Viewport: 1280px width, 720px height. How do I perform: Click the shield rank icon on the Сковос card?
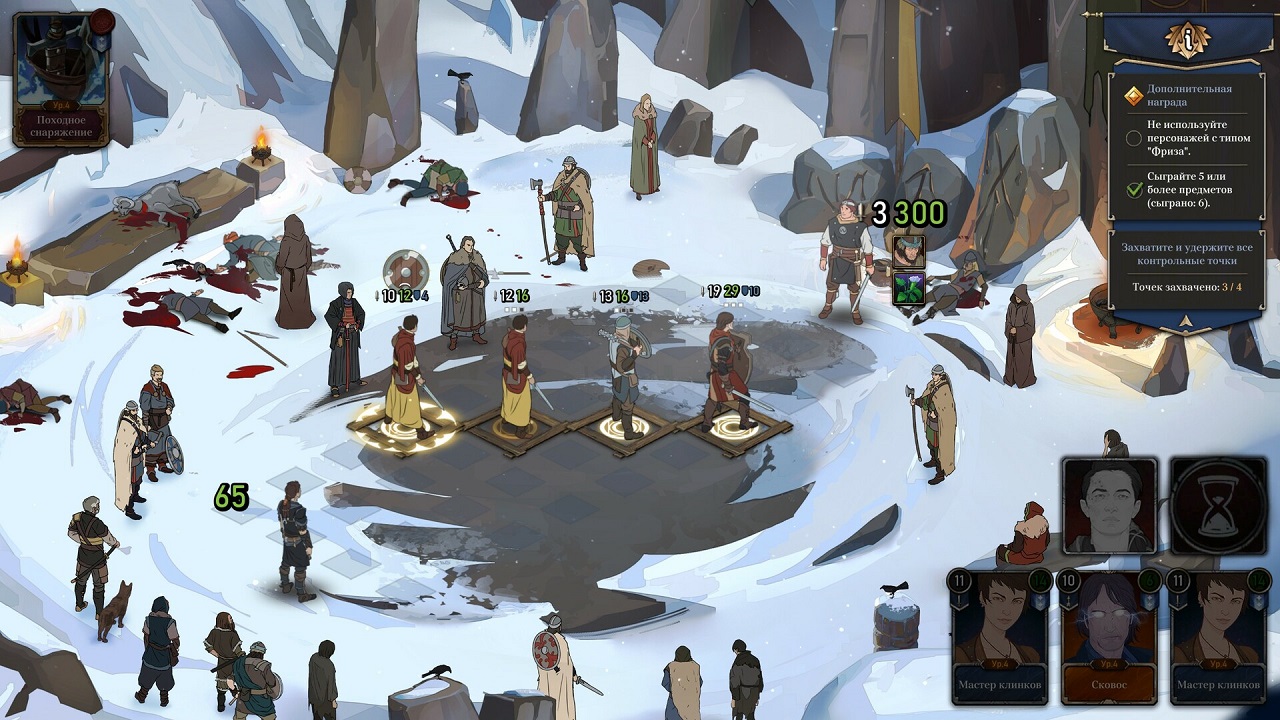click(1150, 601)
